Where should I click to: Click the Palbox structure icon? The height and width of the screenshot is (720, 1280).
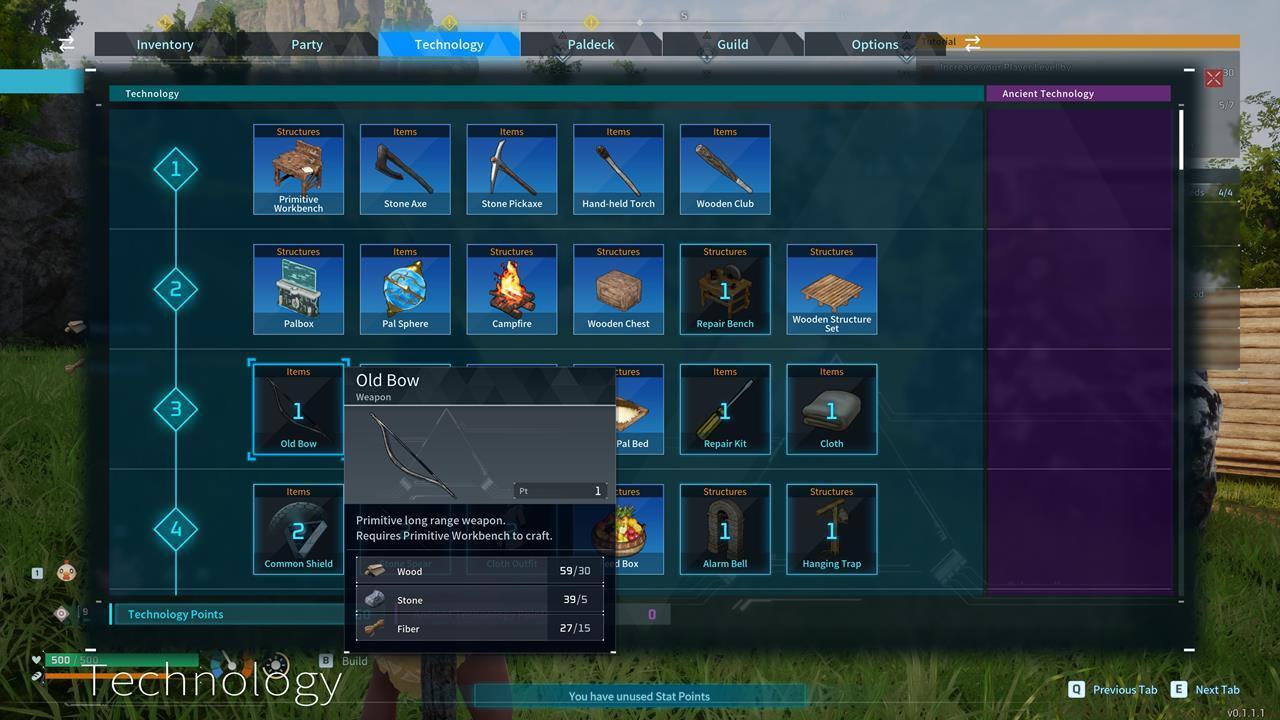coord(298,288)
